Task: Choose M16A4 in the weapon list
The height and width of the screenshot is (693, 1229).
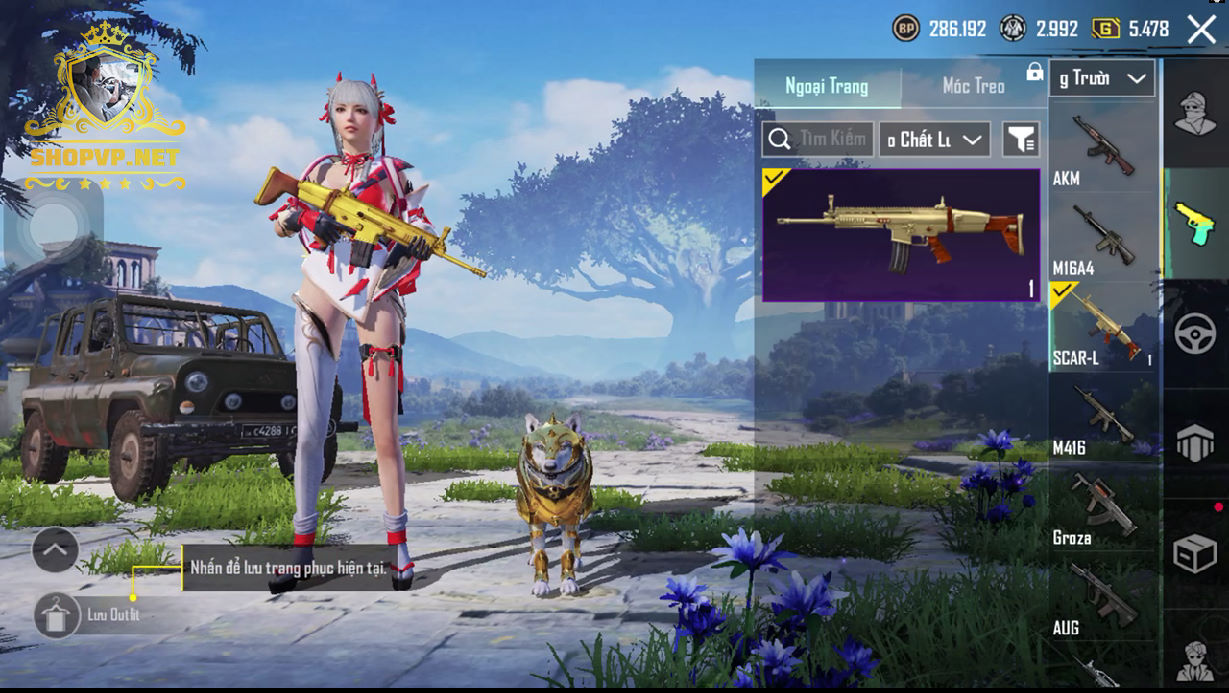Action: click(x=1102, y=240)
